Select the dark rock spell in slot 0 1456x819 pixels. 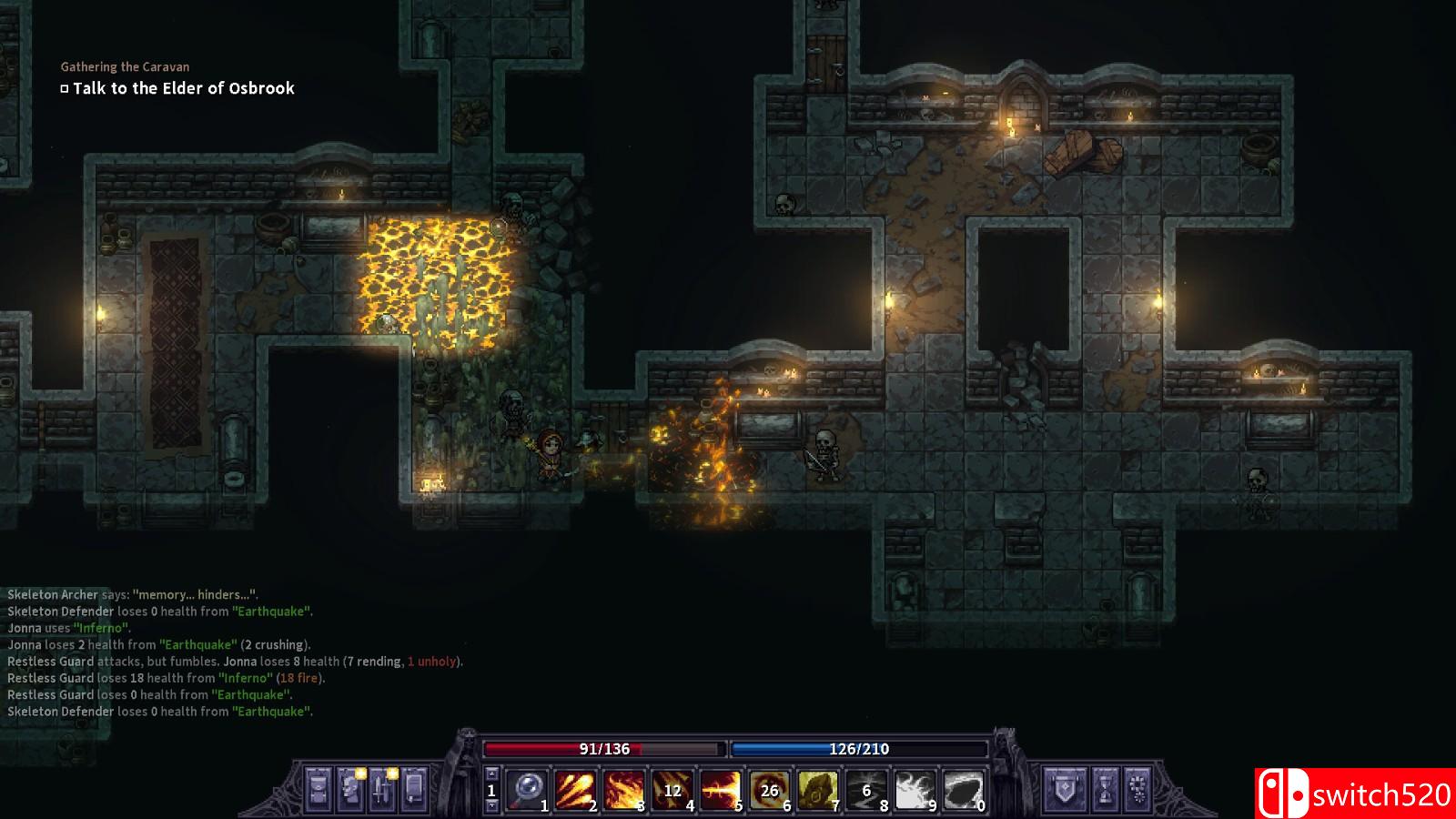point(963,790)
